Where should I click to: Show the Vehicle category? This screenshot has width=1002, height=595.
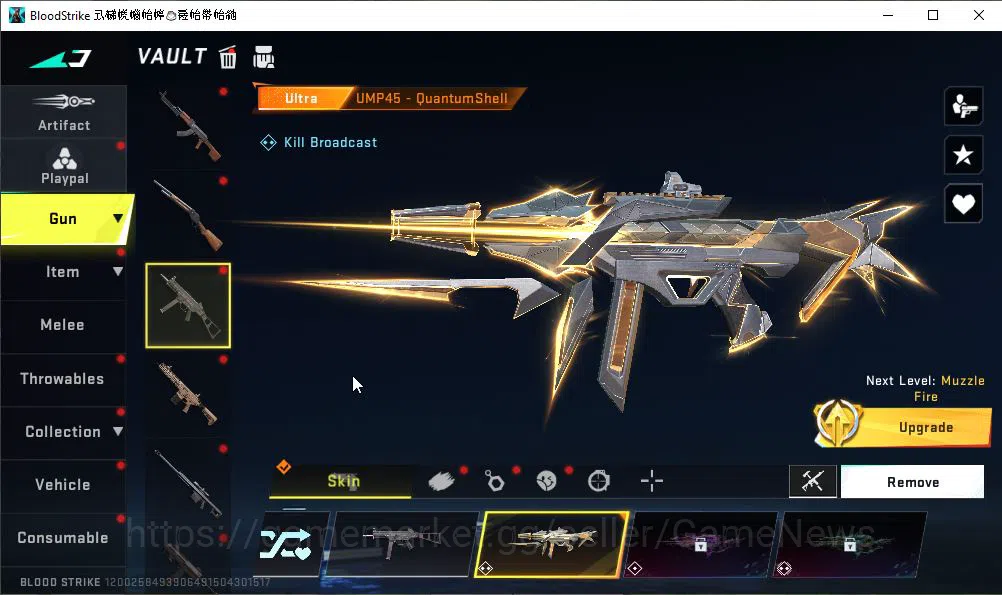[63, 485]
